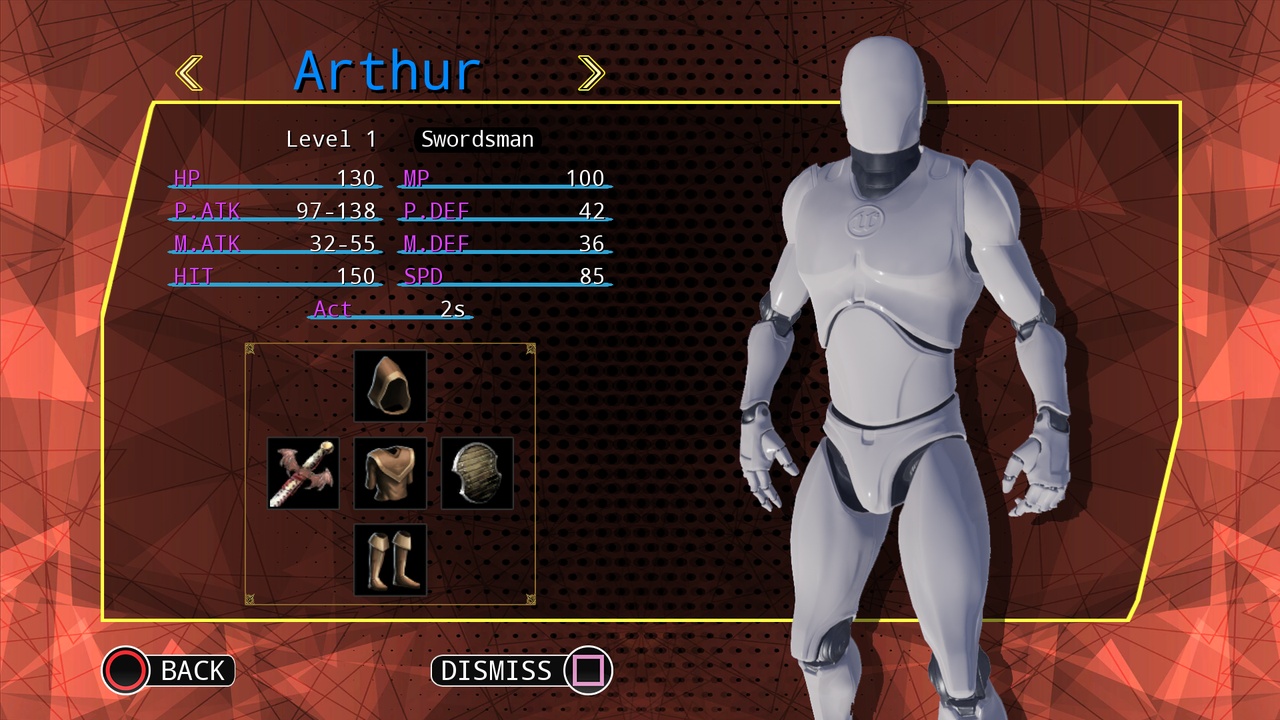Click the Swordsman class badge
Viewport: 1280px width, 720px height.
pyautogui.click(x=476, y=139)
